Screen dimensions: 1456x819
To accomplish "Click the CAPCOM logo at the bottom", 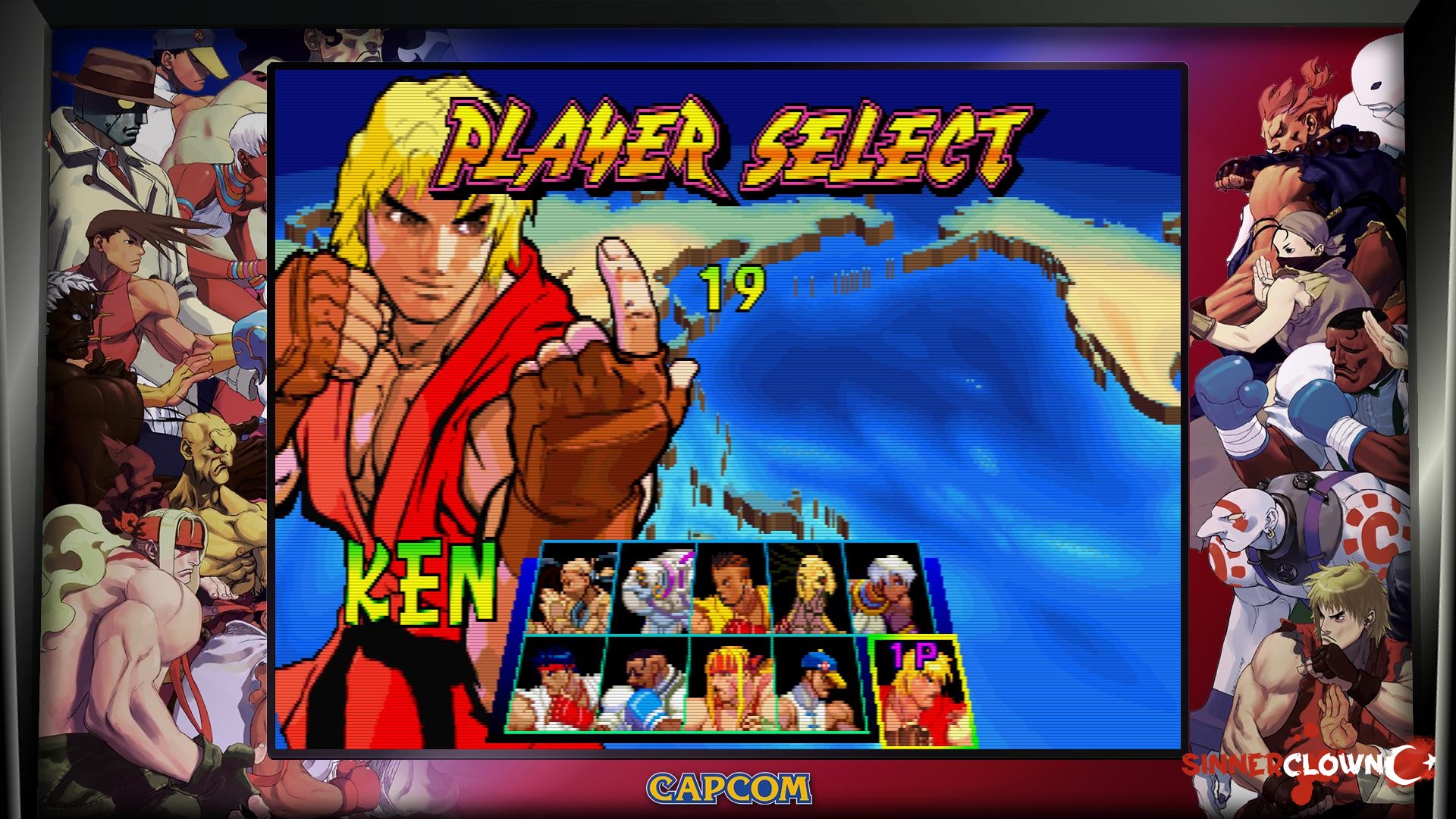I will [726, 789].
